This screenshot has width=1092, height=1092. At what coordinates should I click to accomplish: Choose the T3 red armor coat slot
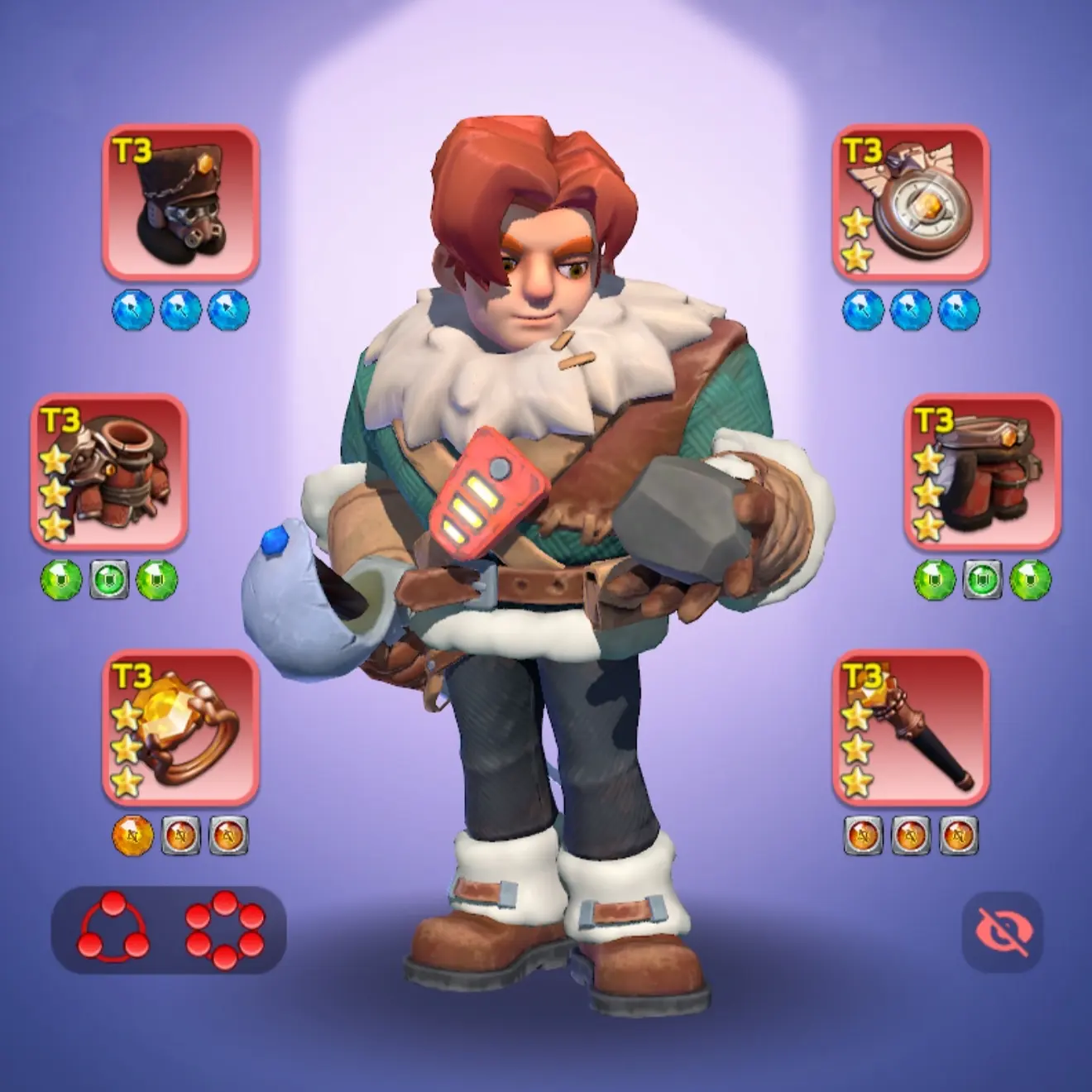109,472
